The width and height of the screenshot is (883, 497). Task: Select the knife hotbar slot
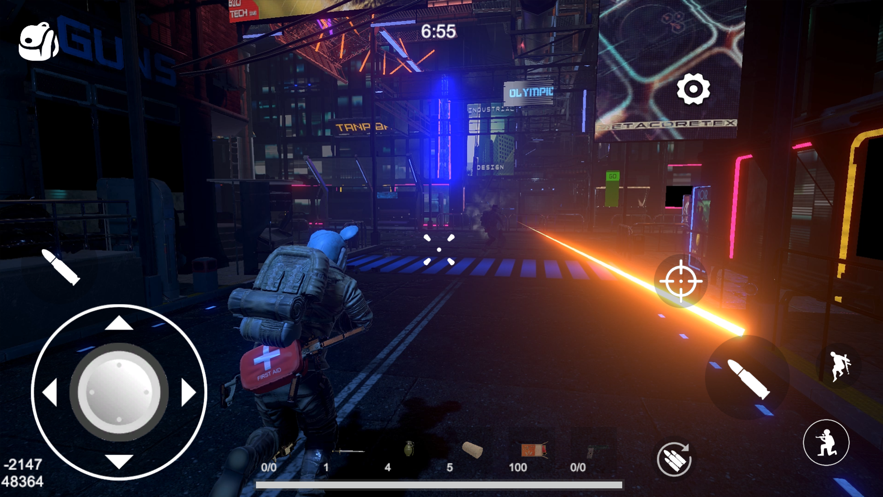tap(346, 451)
